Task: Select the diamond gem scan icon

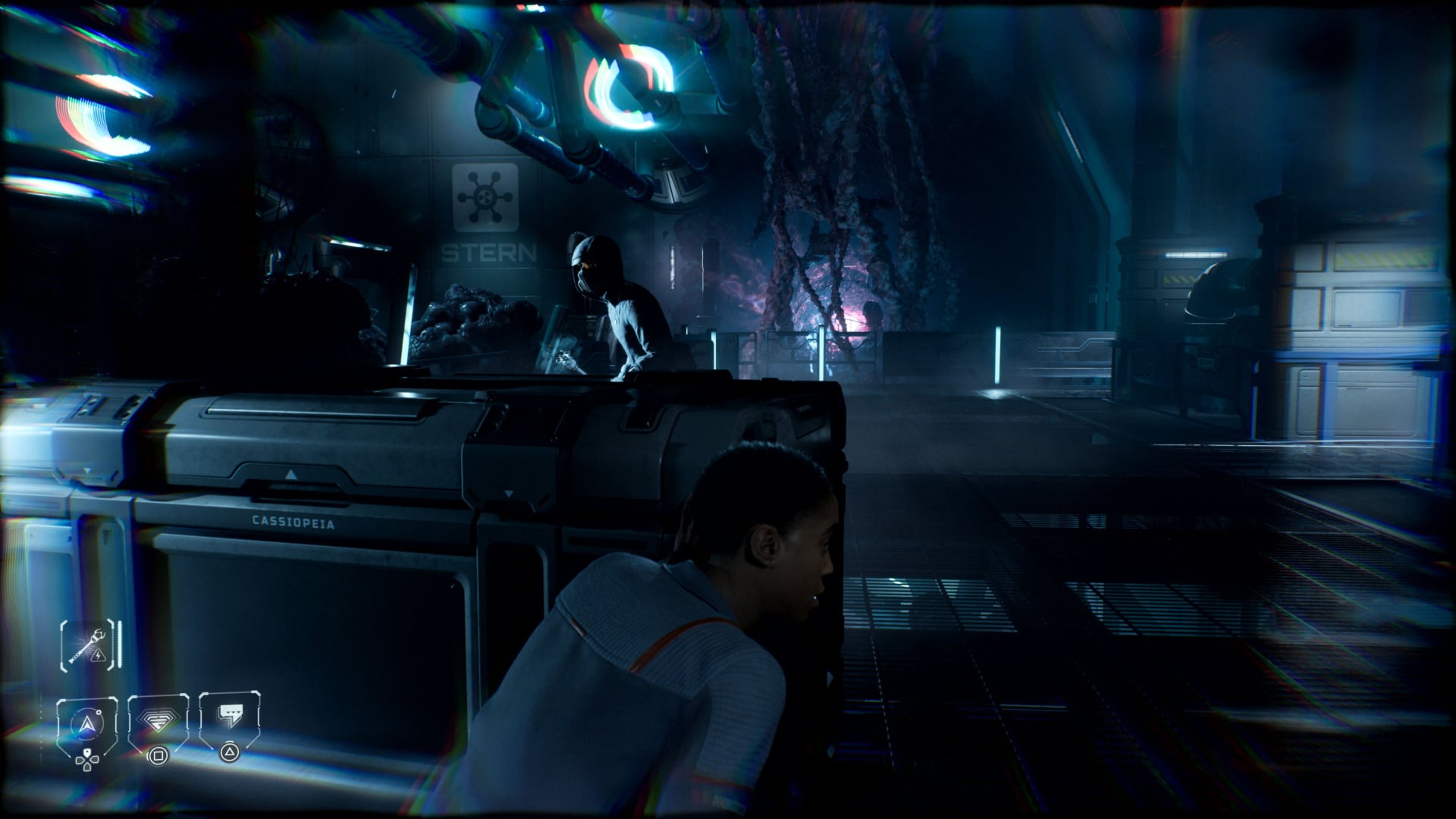Action: pos(158,720)
